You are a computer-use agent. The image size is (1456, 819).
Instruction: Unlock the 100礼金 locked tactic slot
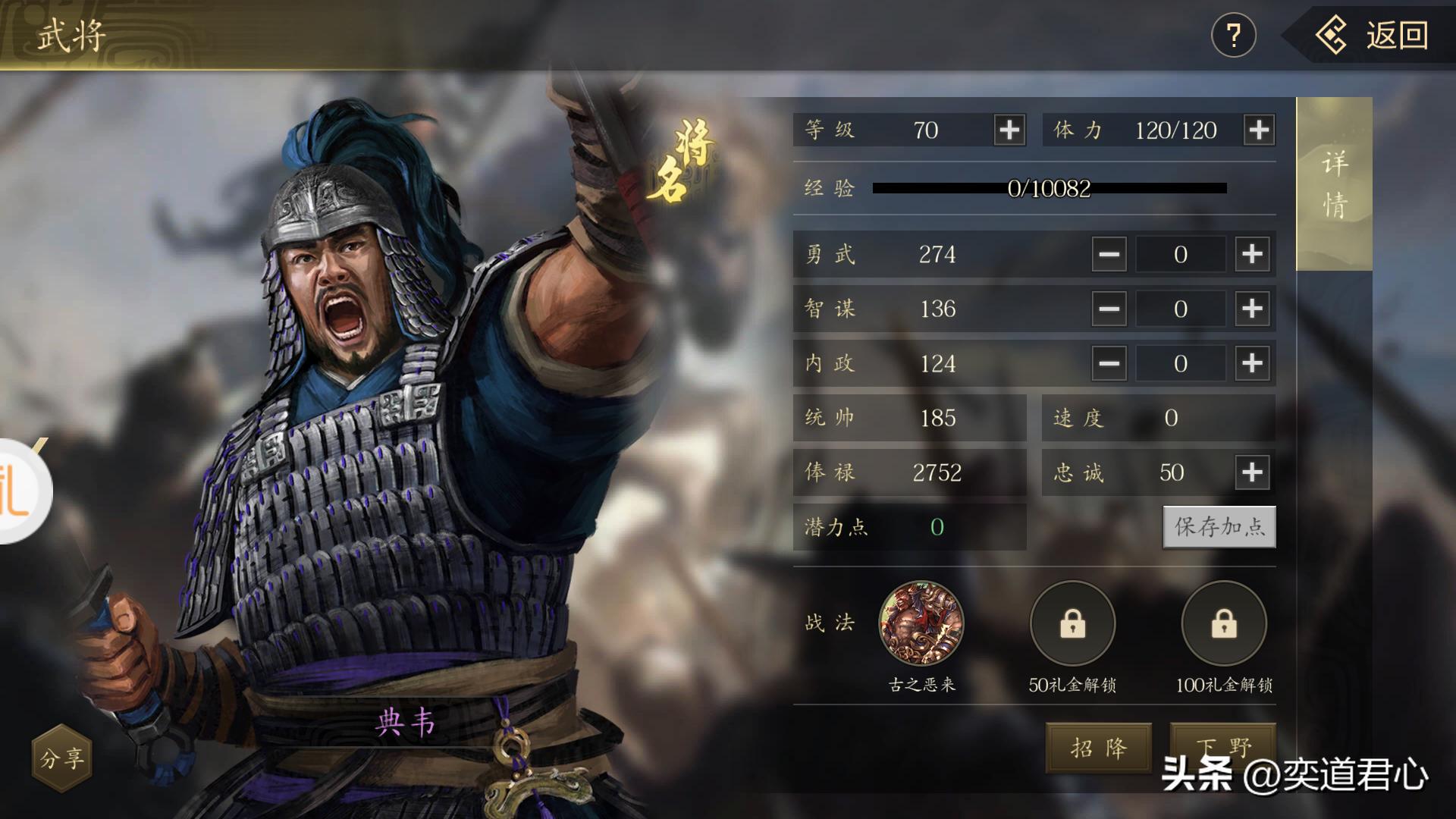click(1224, 624)
